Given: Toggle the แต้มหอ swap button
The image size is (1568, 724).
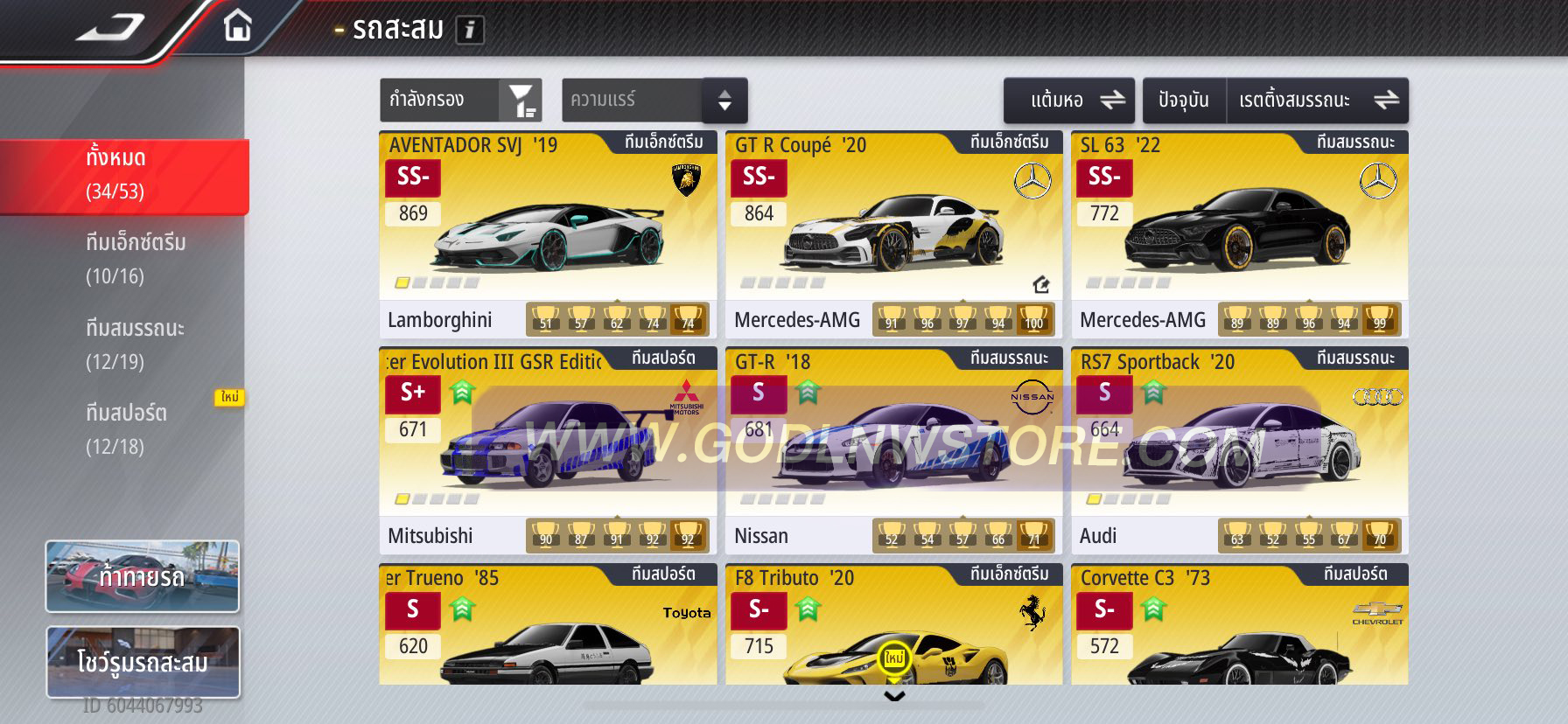Looking at the screenshot, I should click(1068, 101).
